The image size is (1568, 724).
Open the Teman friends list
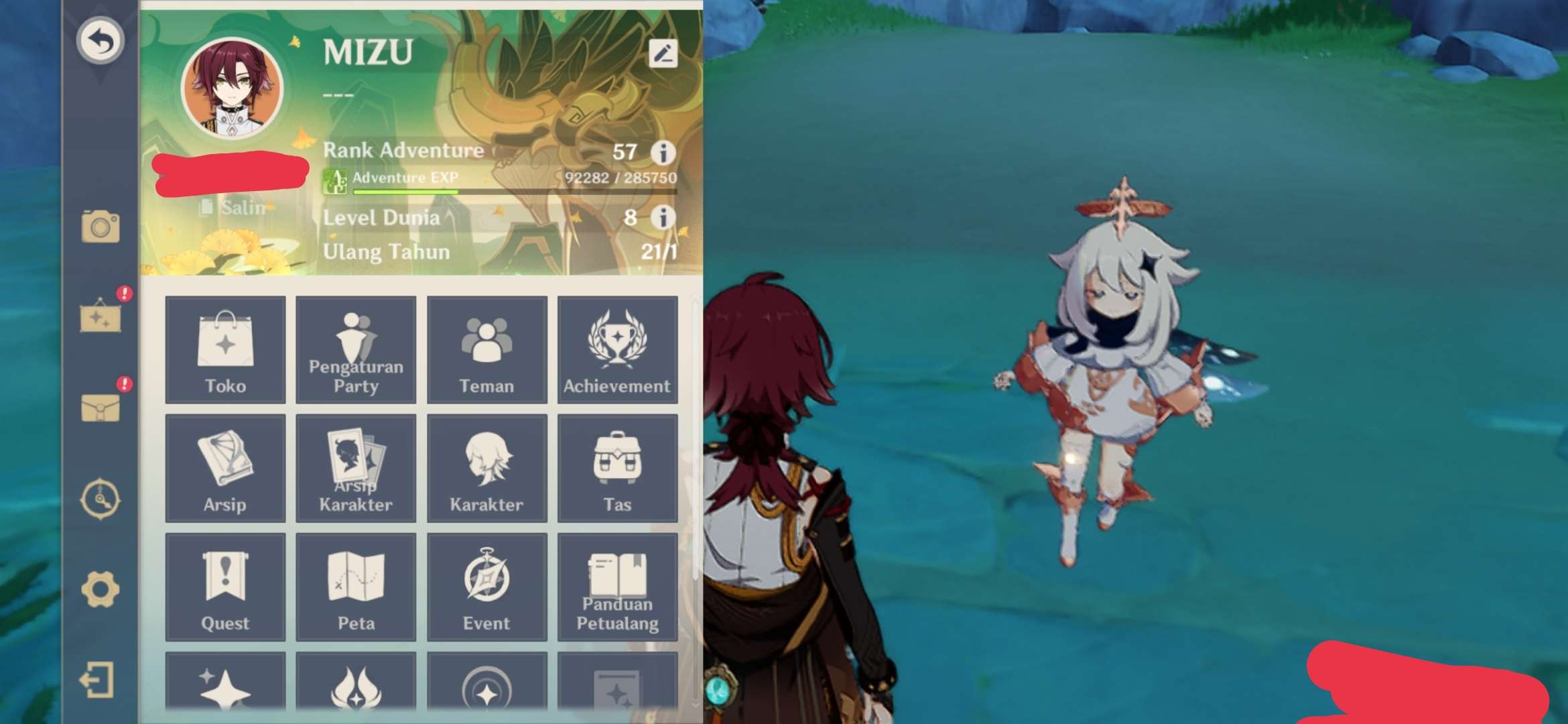tap(486, 349)
